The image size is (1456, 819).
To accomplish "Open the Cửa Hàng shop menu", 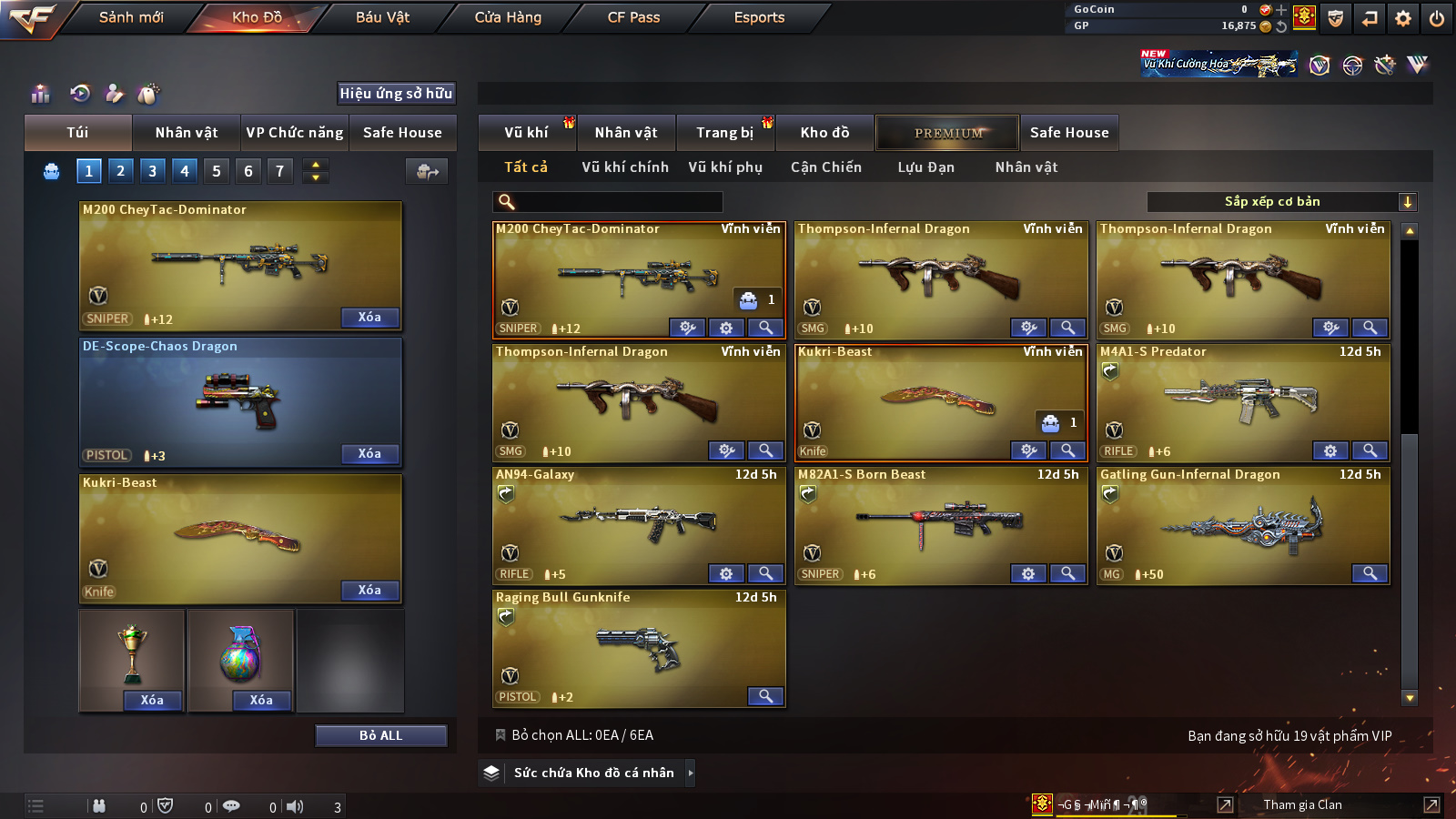I will click(508, 17).
